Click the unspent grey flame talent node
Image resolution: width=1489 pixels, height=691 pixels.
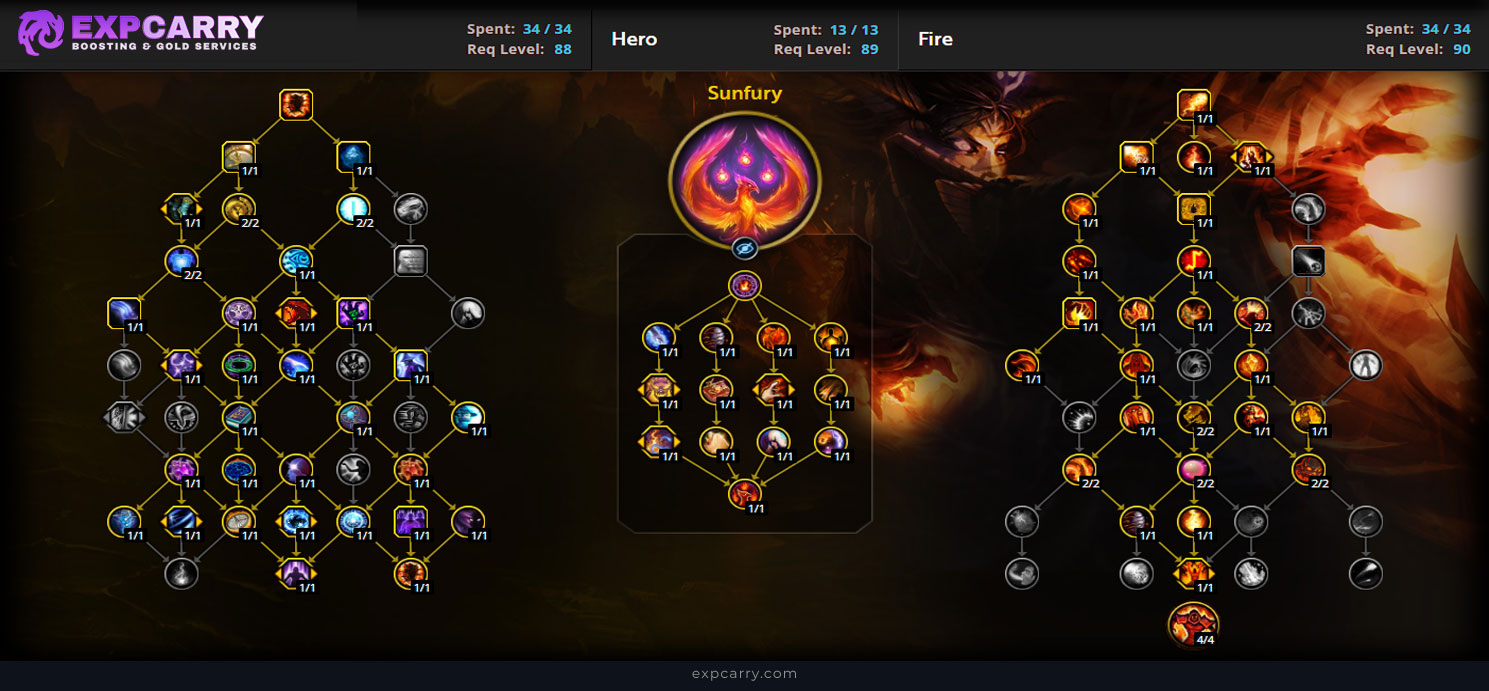(x=181, y=573)
